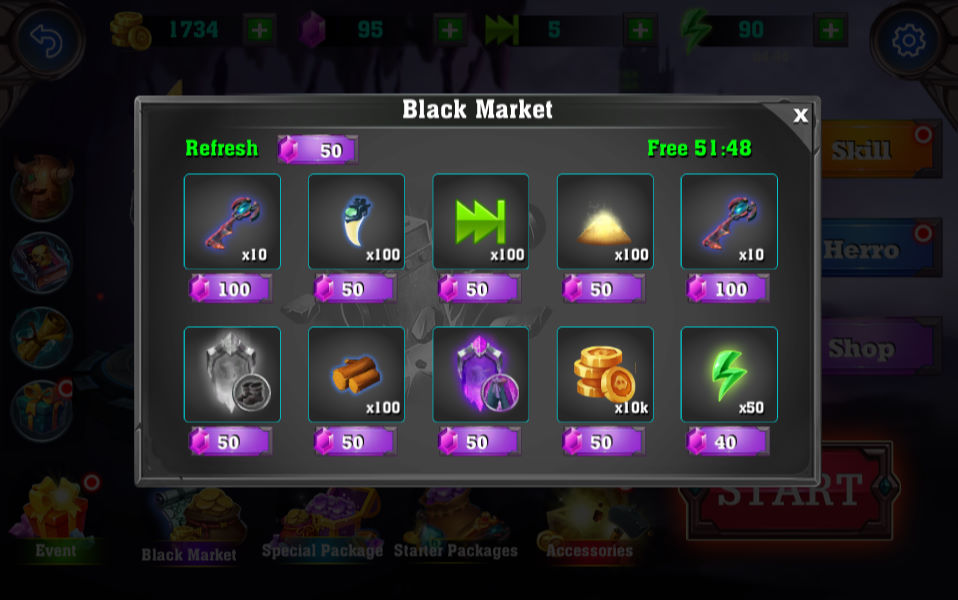Choose the green fast-forward x100 item
The width and height of the screenshot is (958, 600).
(x=480, y=222)
